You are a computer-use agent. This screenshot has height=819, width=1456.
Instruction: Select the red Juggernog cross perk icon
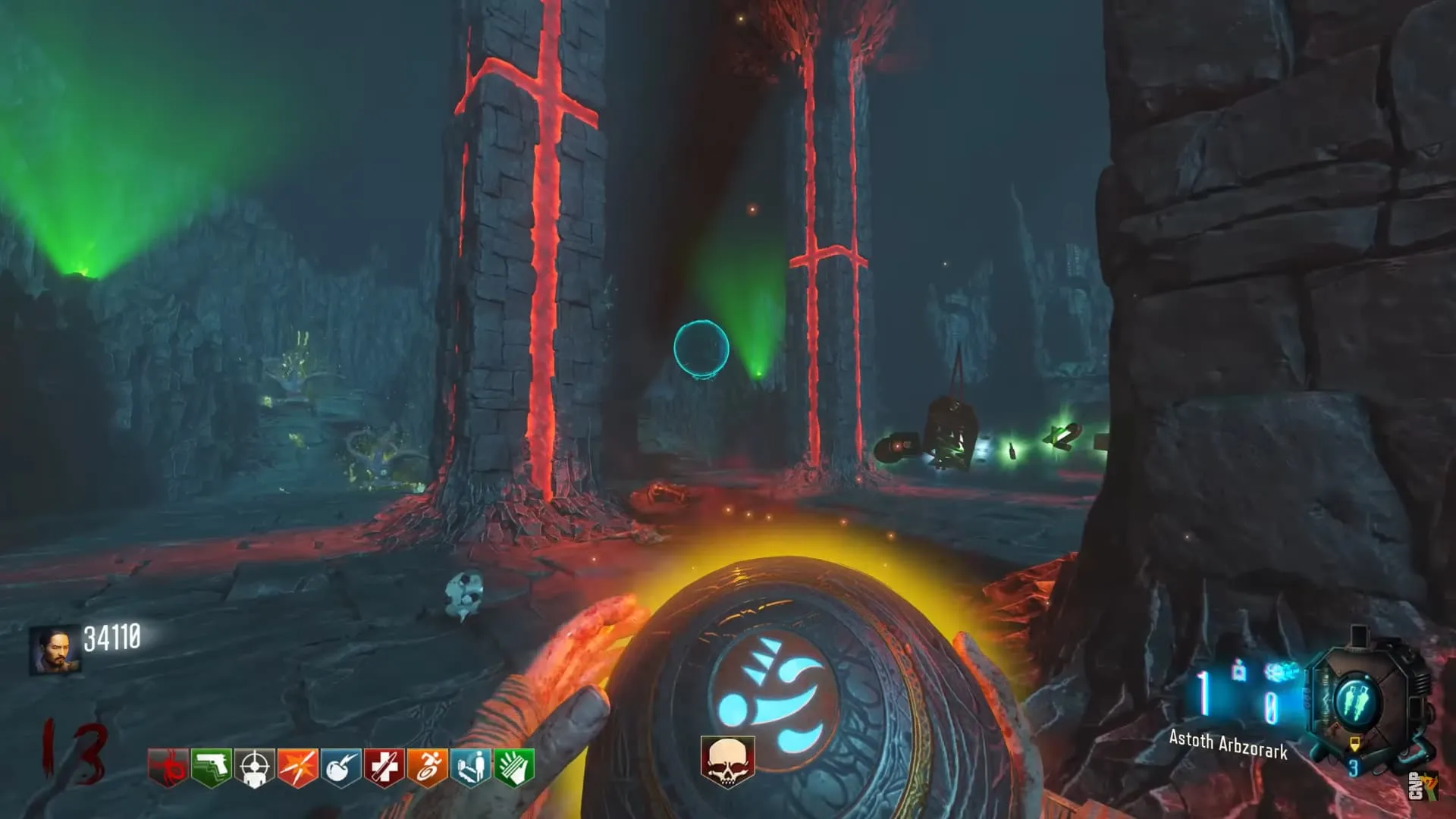[384, 768]
